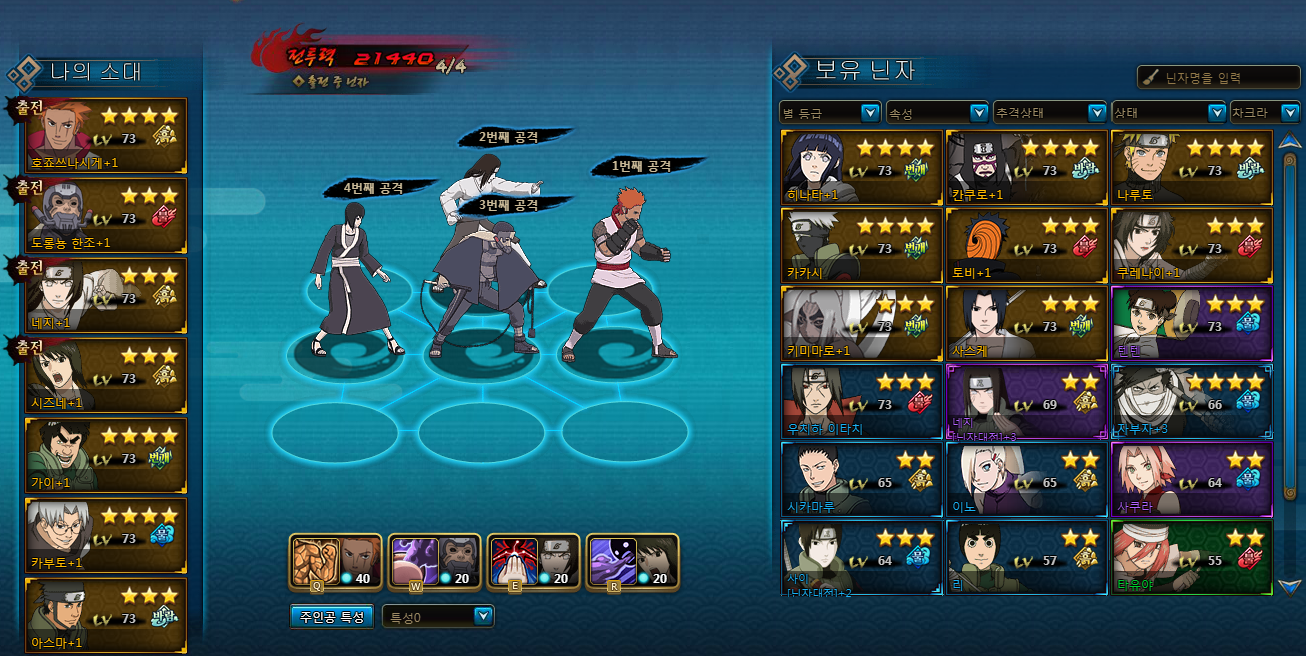Activate the Q skill costing 40 chakra
The height and width of the screenshot is (656, 1306).
[x=335, y=561]
